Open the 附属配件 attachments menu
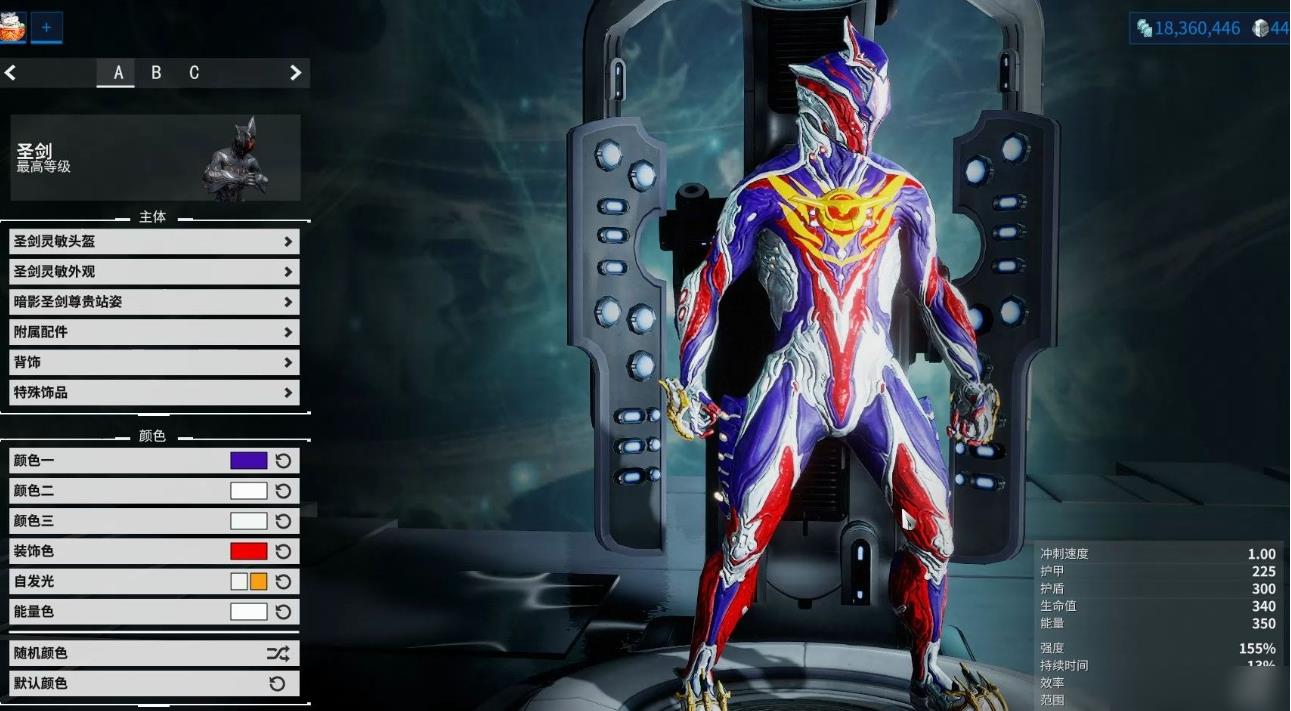 [x=154, y=331]
